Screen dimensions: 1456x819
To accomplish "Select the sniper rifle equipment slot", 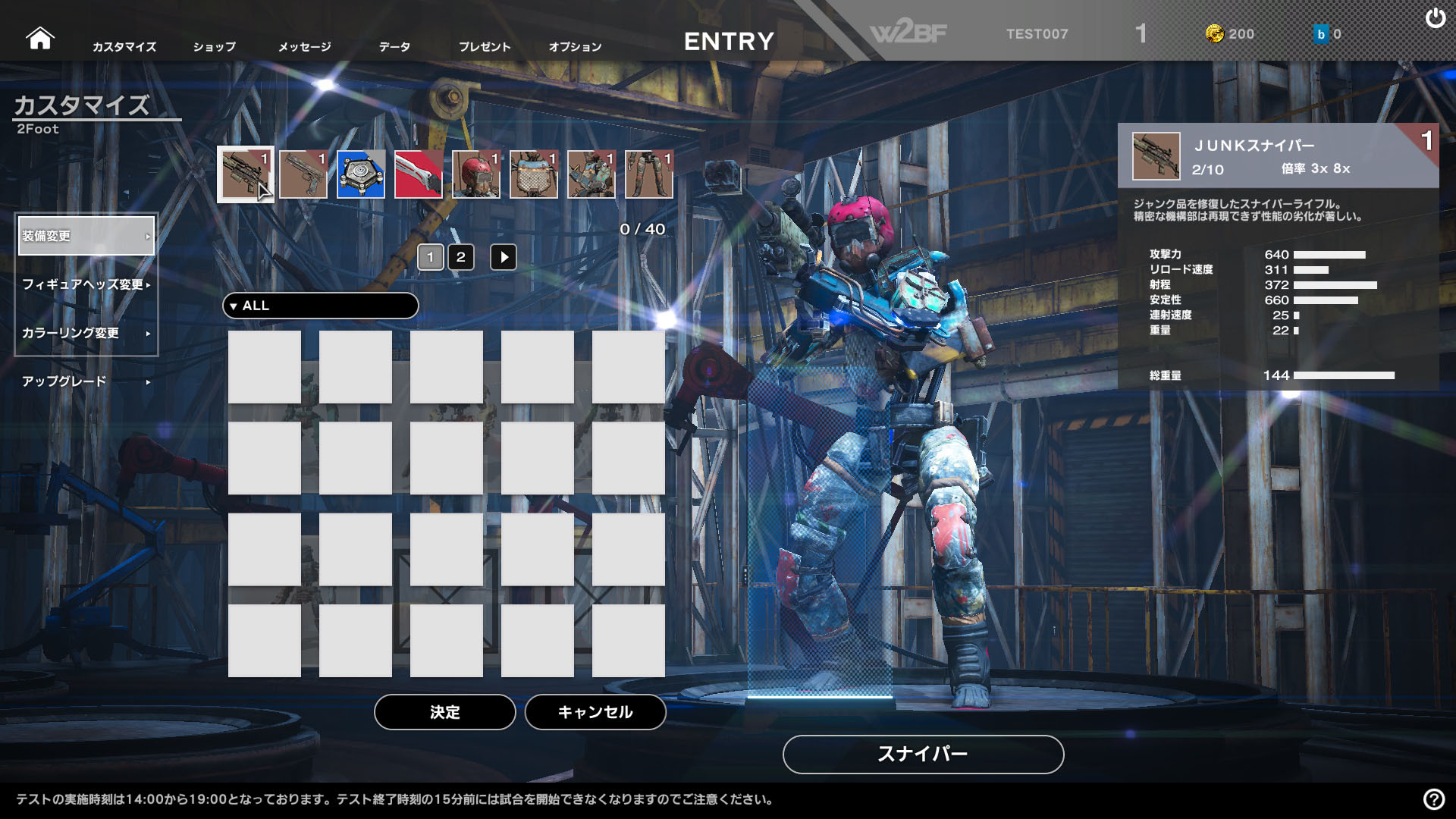I will [x=245, y=174].
